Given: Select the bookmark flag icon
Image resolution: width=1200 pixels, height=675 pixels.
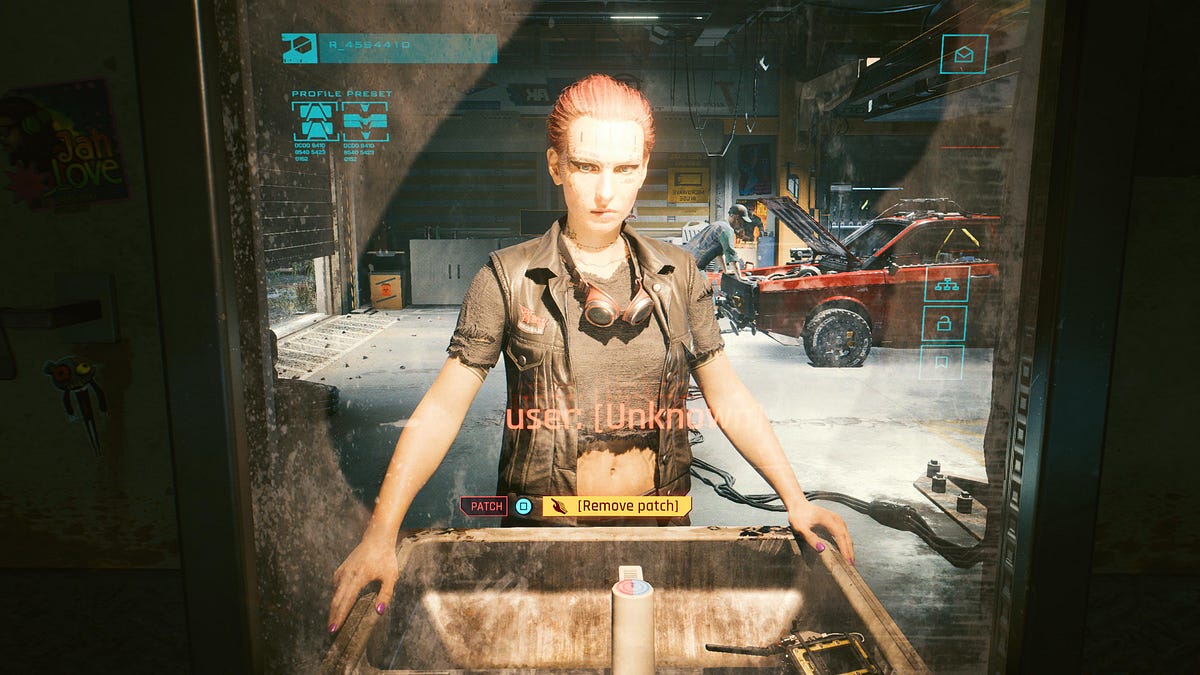Looking at the screenshot, I should coord(943,361).
